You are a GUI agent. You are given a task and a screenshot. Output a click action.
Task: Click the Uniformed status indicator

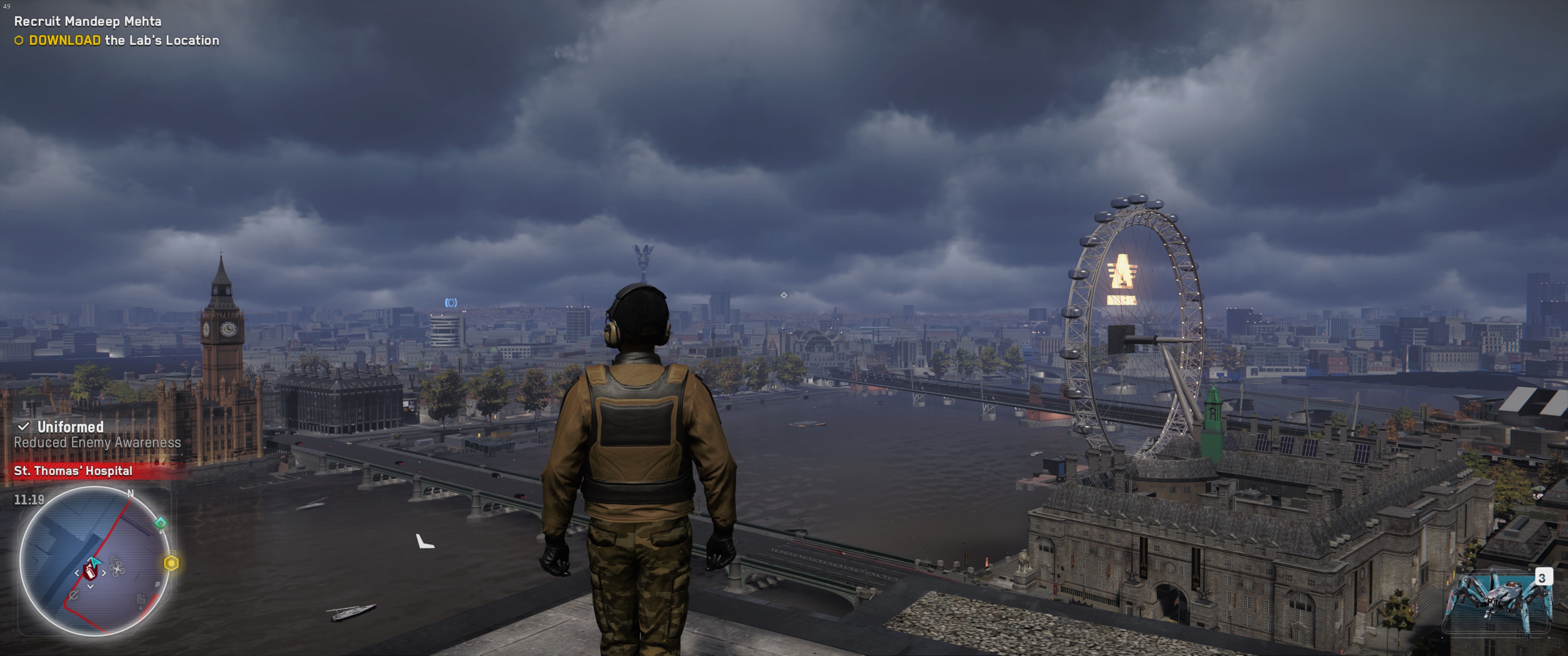coord(70,427)
